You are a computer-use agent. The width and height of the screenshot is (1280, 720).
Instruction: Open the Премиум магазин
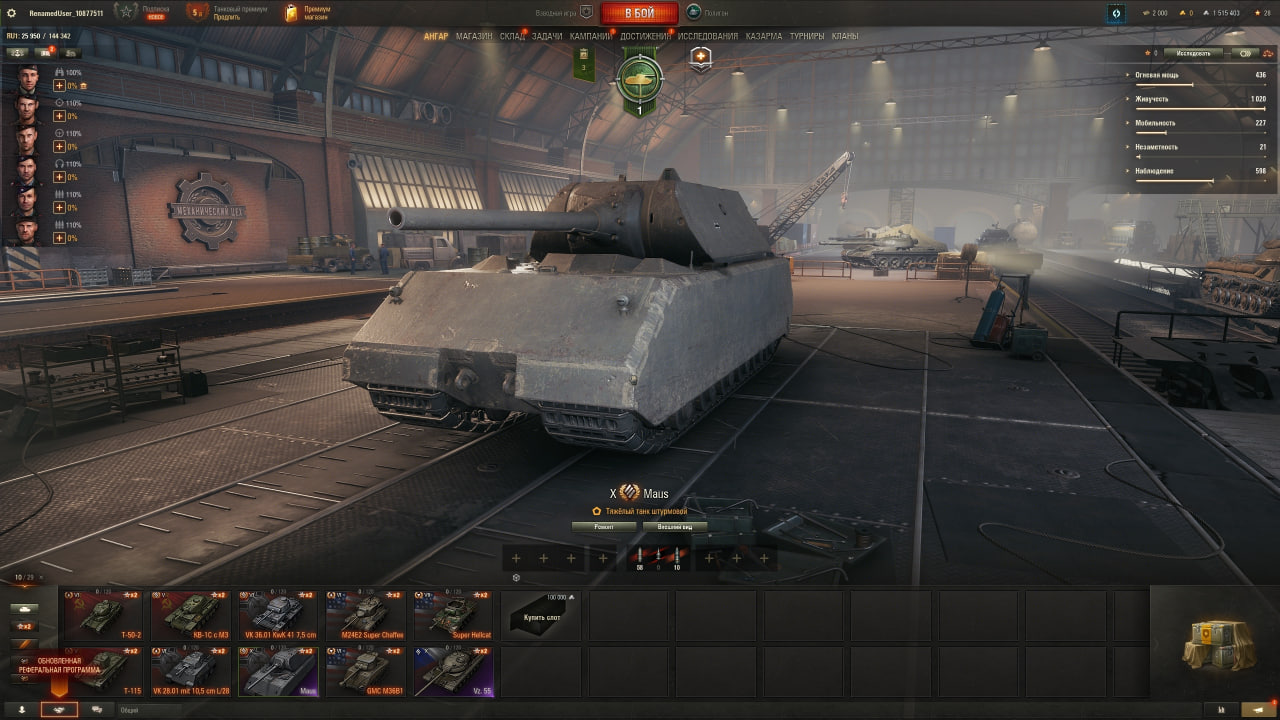307,13
